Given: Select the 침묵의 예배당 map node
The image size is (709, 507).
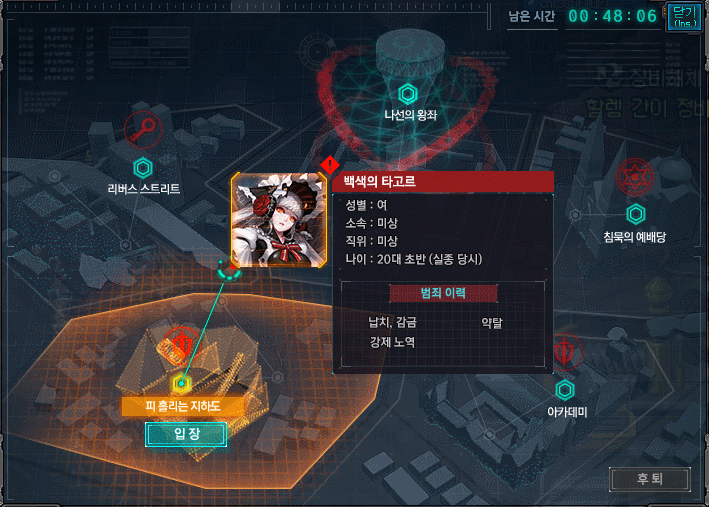Looking at the screenshot, I should point(635,214).
